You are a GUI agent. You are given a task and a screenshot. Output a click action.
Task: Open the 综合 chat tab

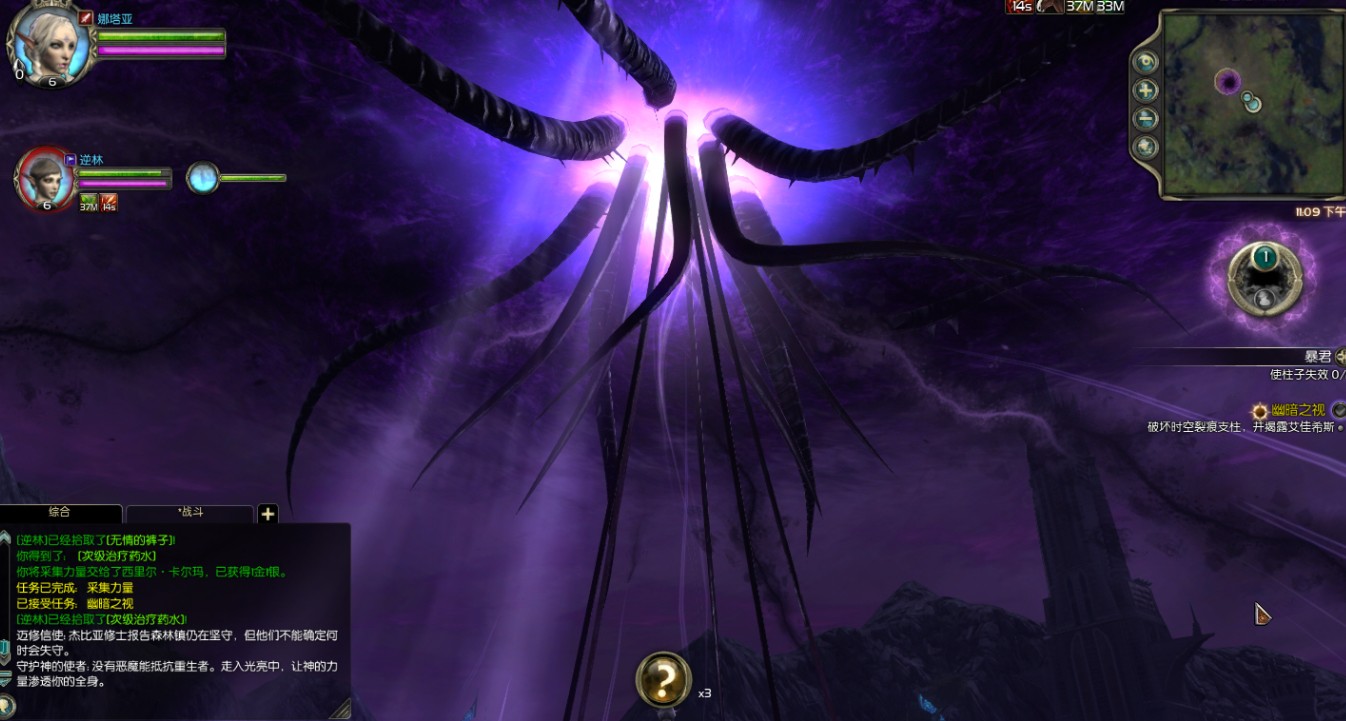[x=60, y=512]
